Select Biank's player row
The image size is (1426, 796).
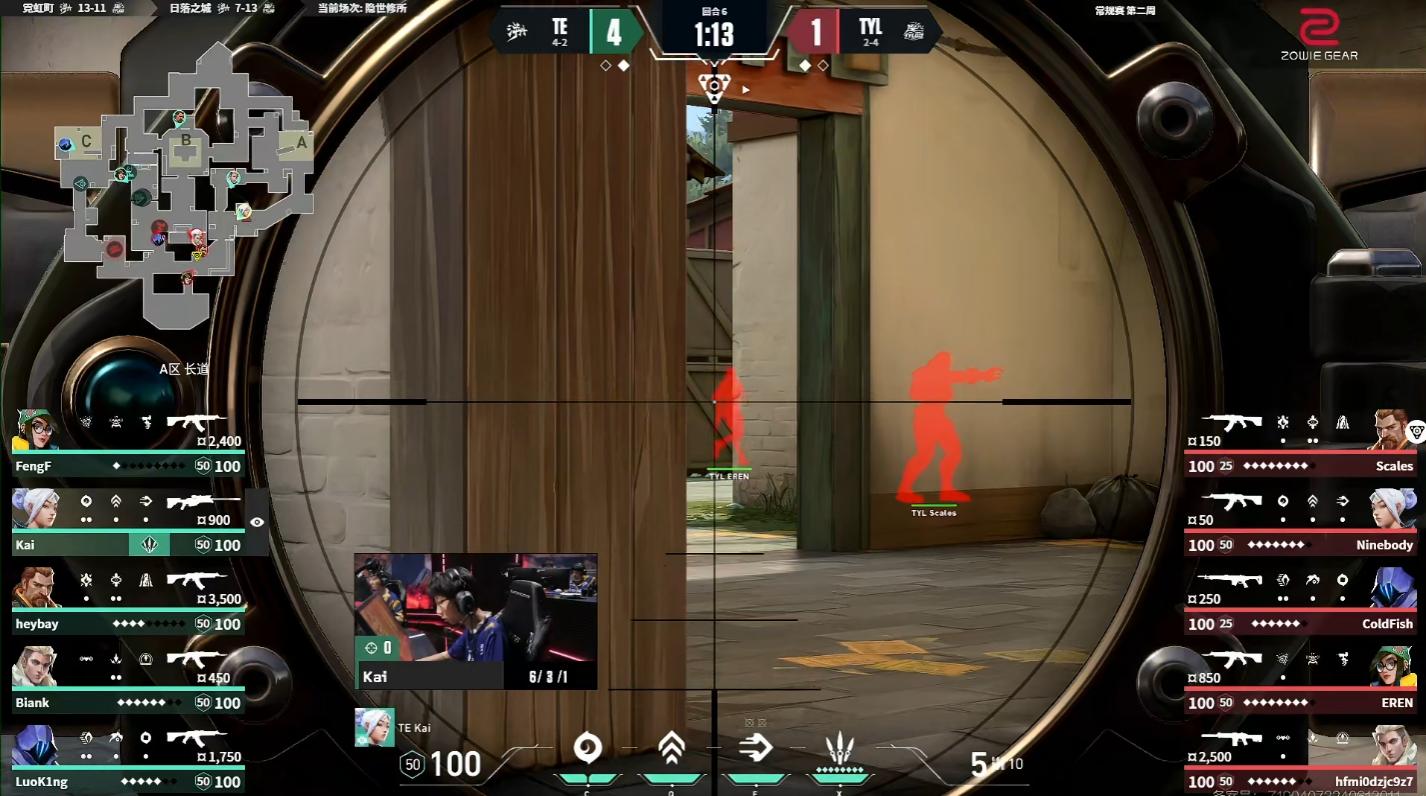coord(128,680)
